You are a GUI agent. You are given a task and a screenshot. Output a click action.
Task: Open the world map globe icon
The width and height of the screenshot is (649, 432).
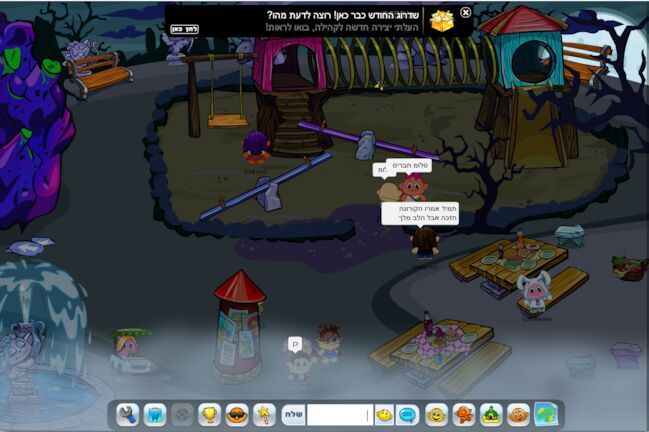point(546,414)
